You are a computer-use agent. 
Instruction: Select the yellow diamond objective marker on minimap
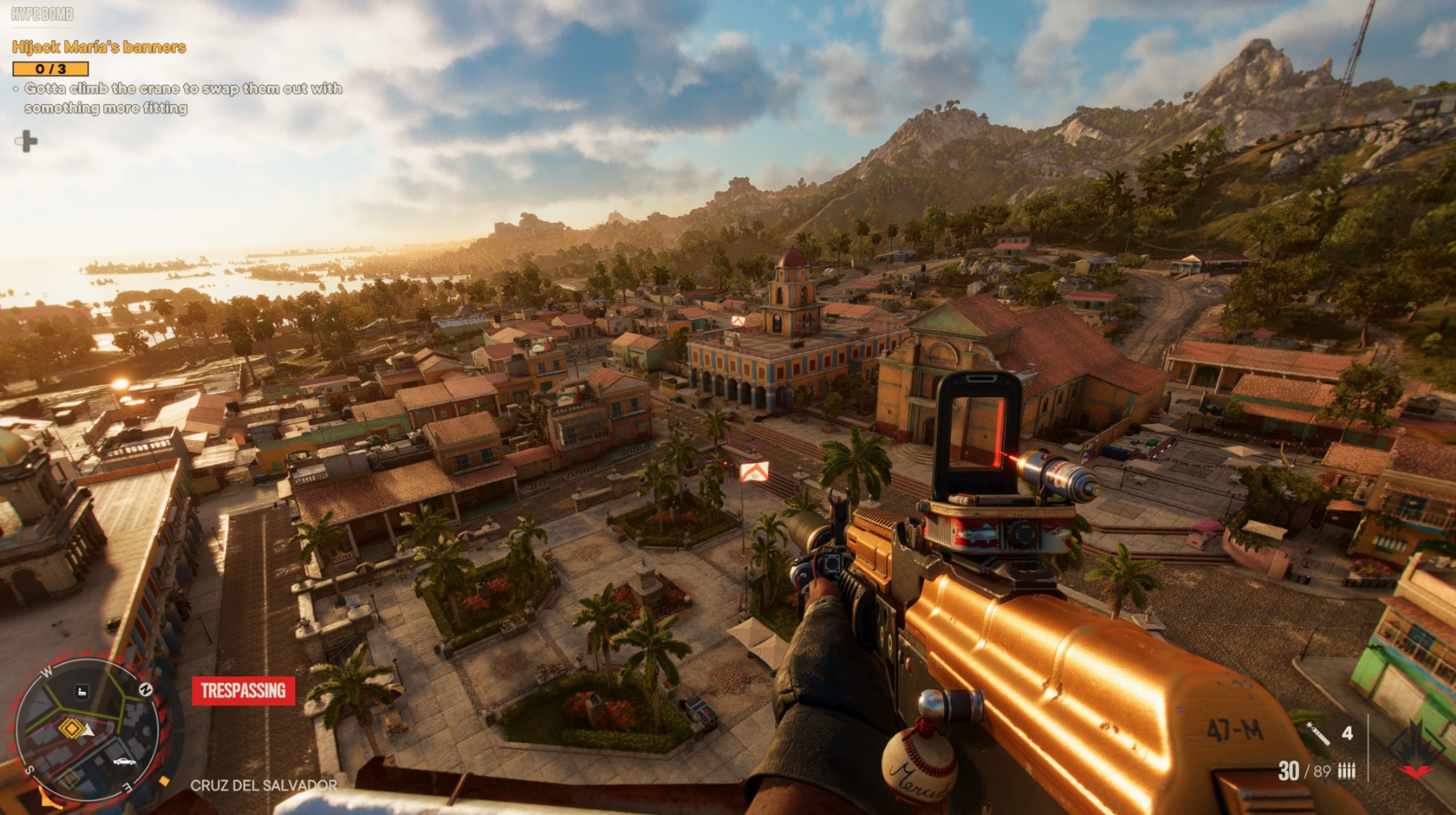tap(72, 728)
